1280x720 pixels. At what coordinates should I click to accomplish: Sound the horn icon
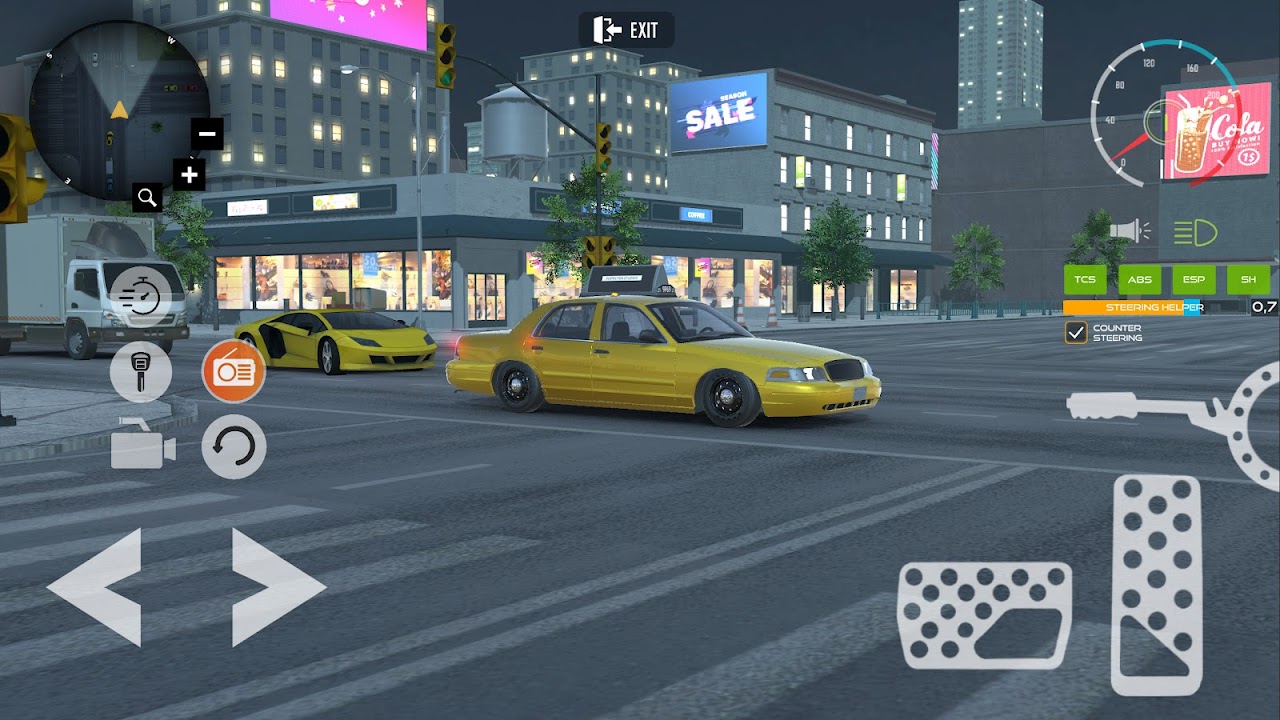pos(1129,232)
